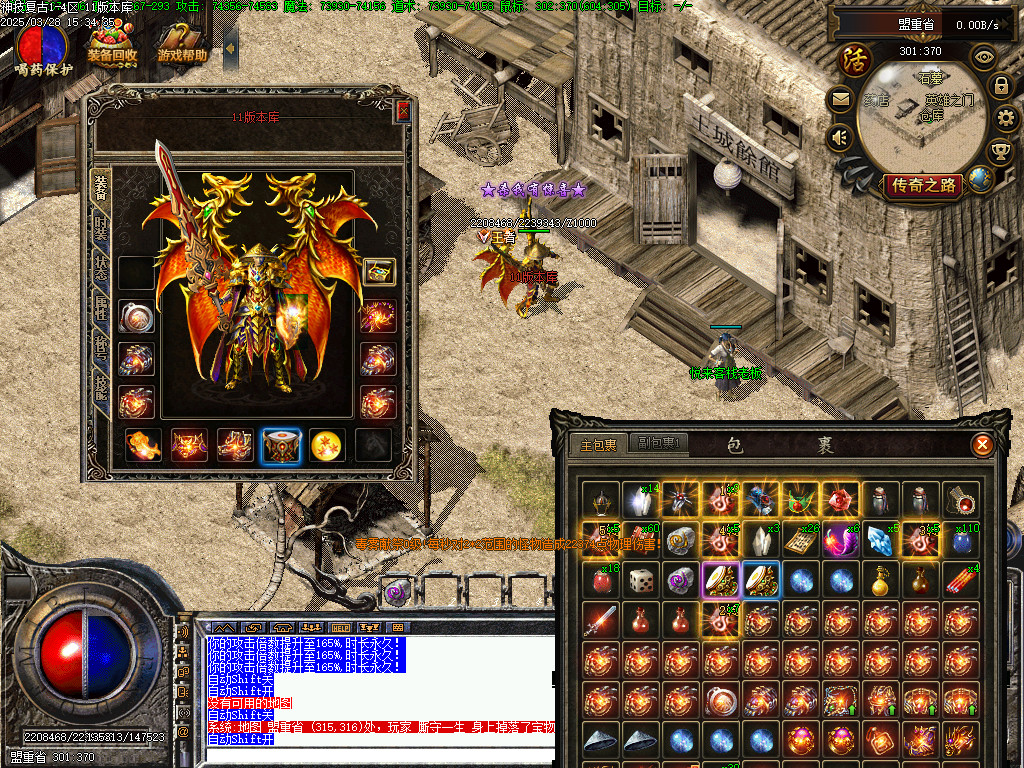Open settings with the gear icon
This screenshot has width=1024, height=768.
coord(1007,119)
